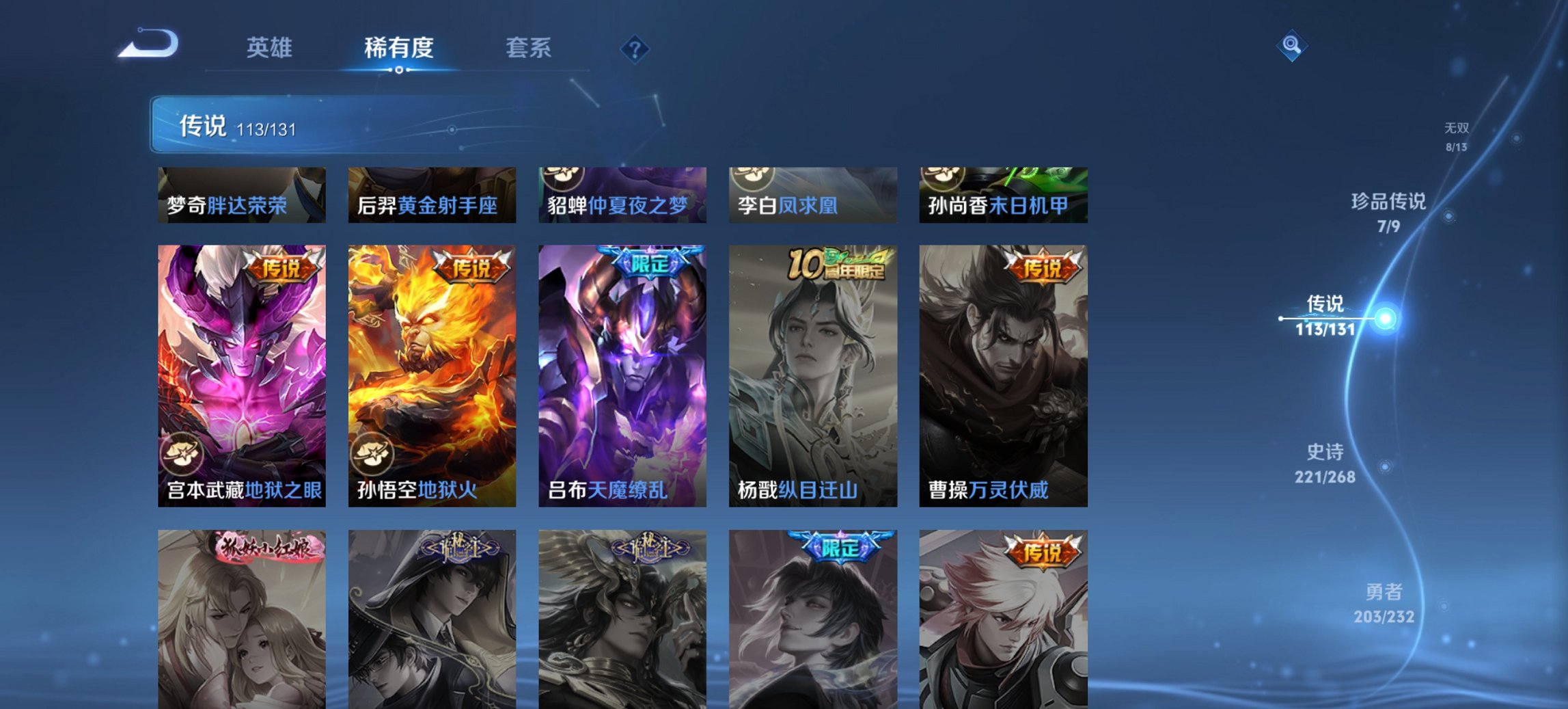Switch to the 英雄 tab
The height and width of the screenshot is (709, 1568).
[x=271, y=48]
